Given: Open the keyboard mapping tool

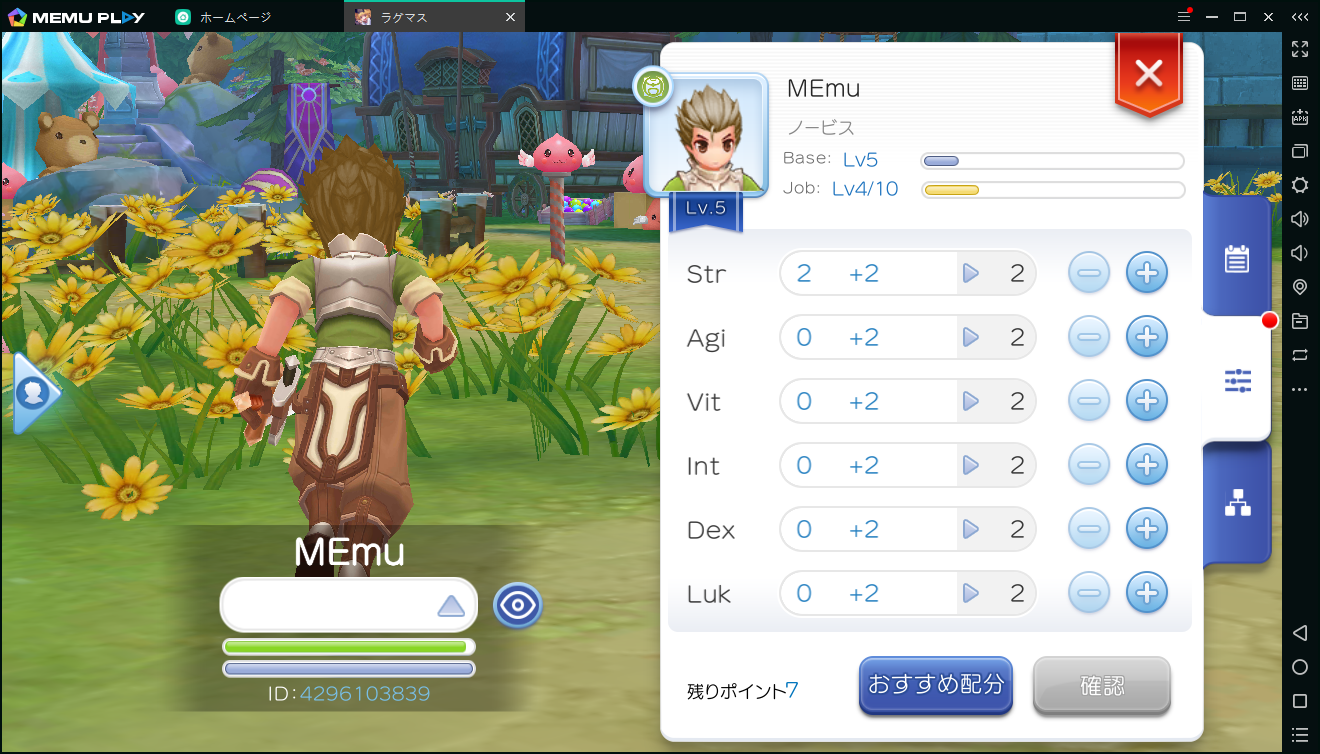Looking at the screenshot, I should click(1300, 84).
